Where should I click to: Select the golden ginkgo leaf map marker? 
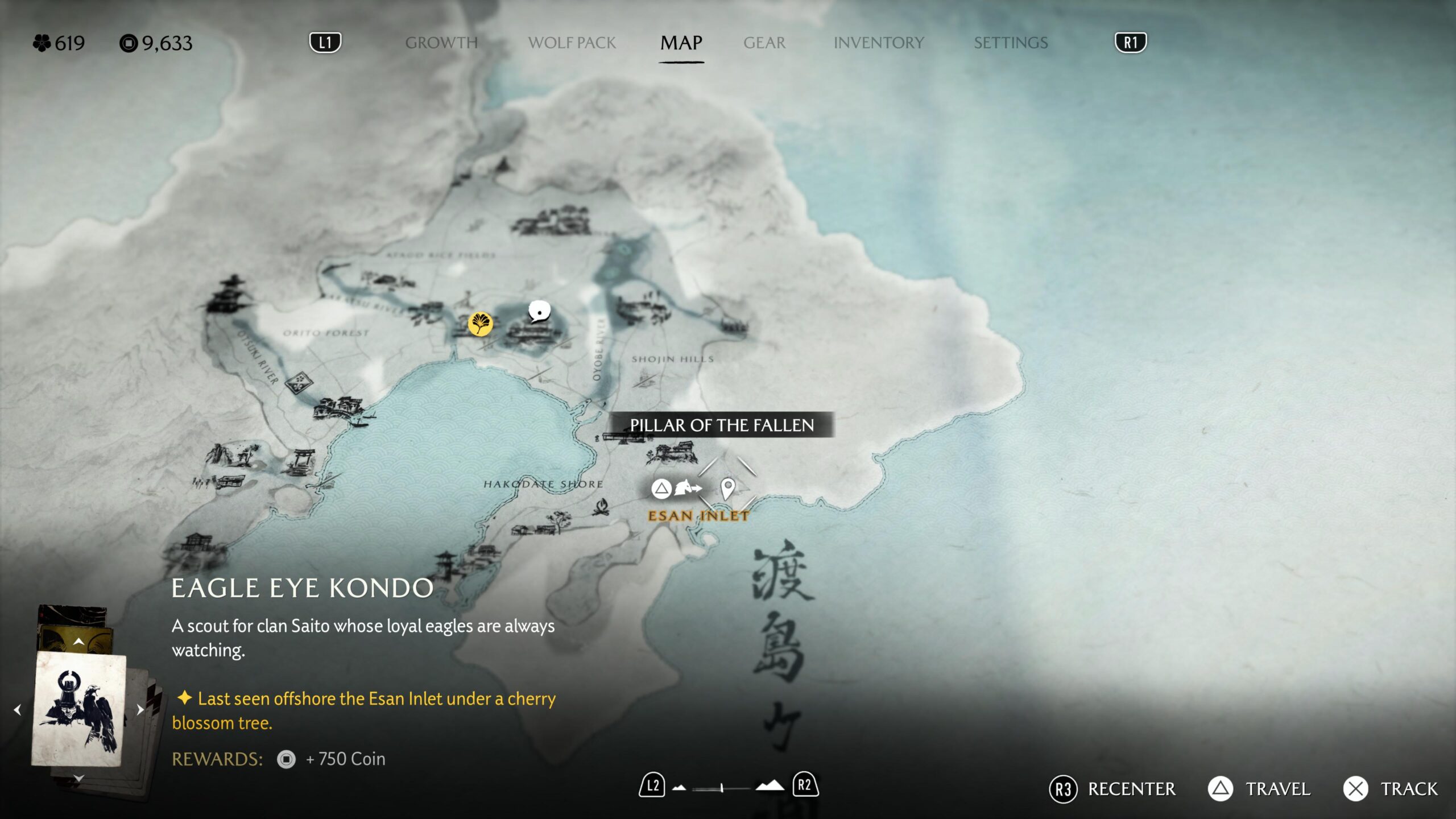(x=480, y=324)
